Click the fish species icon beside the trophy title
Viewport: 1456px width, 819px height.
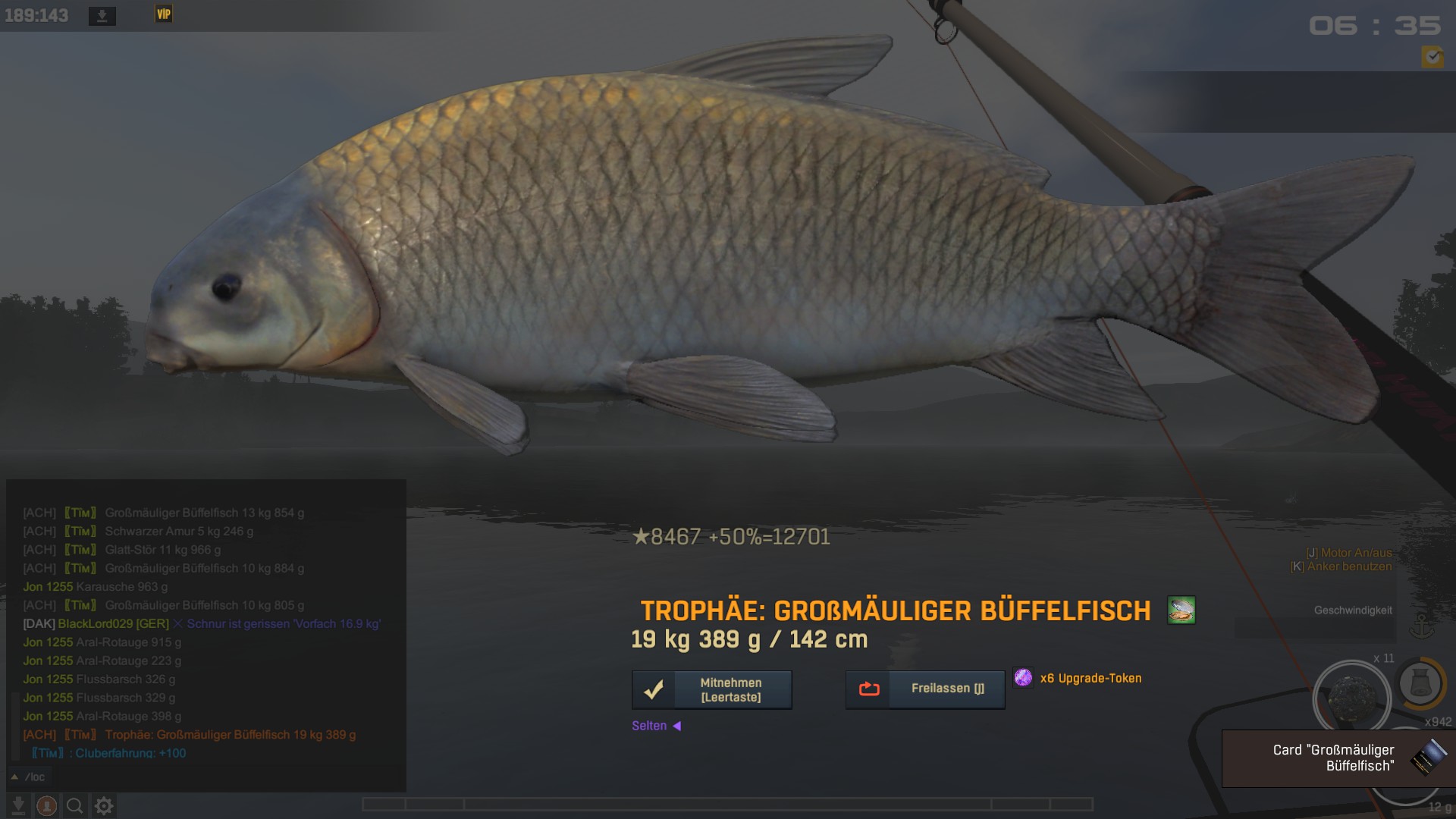pos(1181,610)
